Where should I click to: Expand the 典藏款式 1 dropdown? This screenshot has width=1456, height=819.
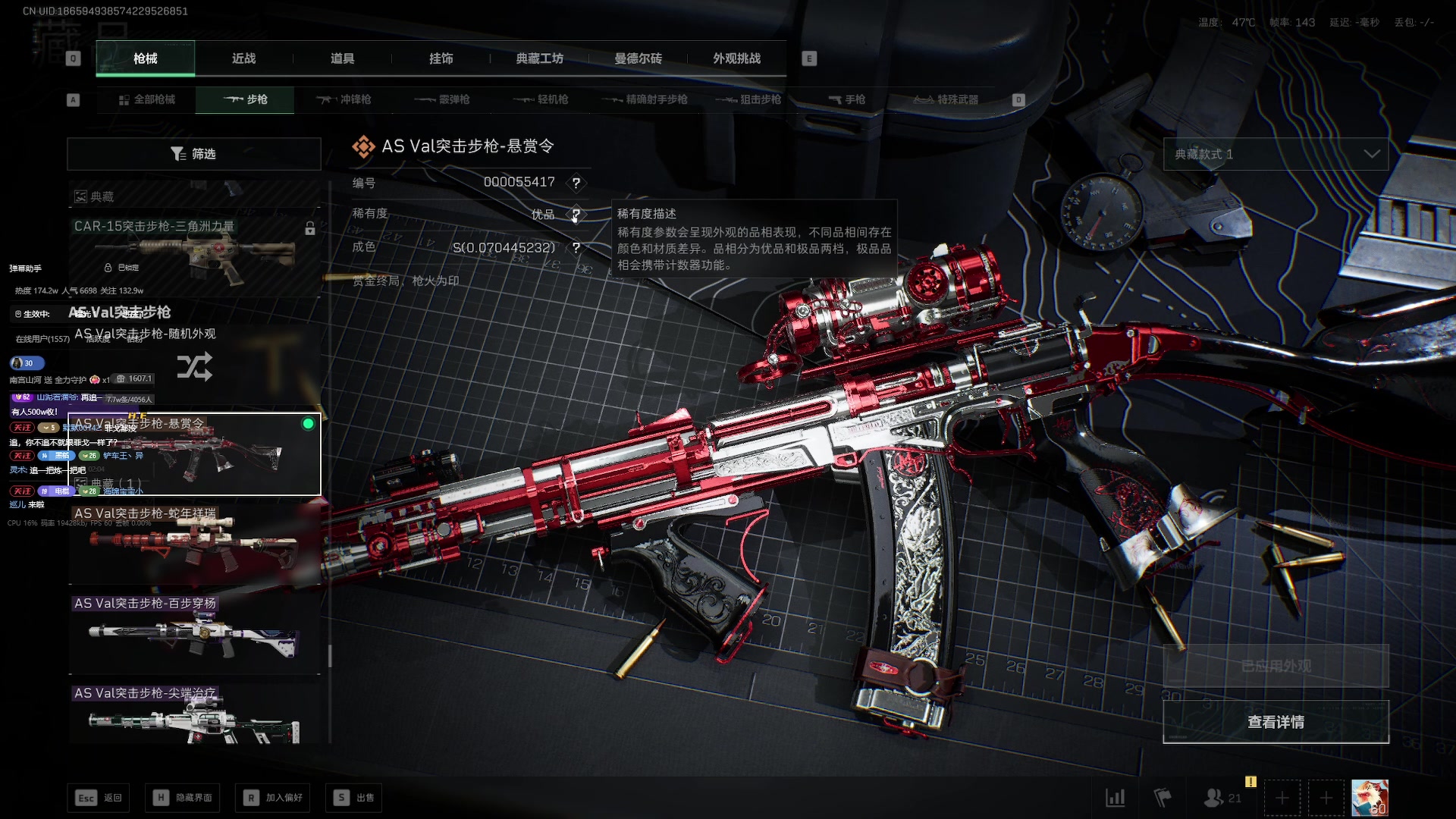[x=1276, y=154]
